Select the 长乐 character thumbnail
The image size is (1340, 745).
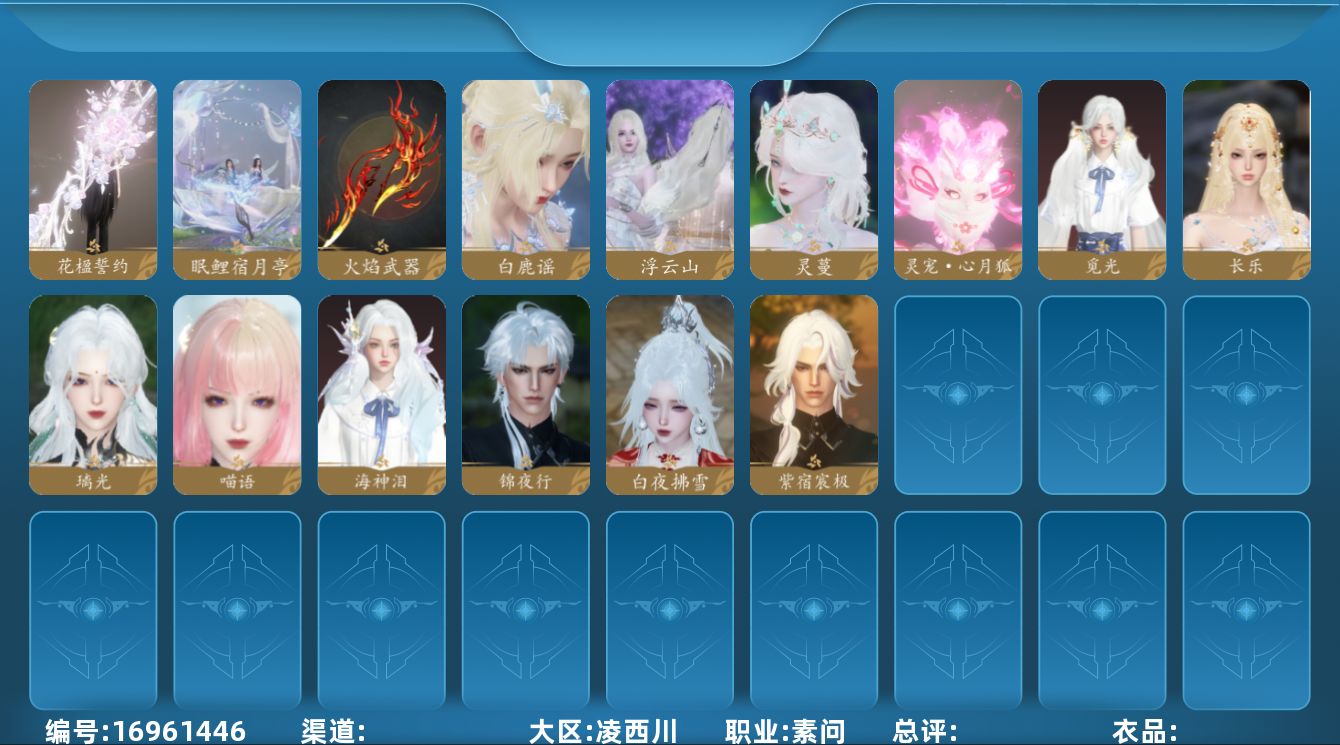pyautogui.click(x=1245, y=178)
